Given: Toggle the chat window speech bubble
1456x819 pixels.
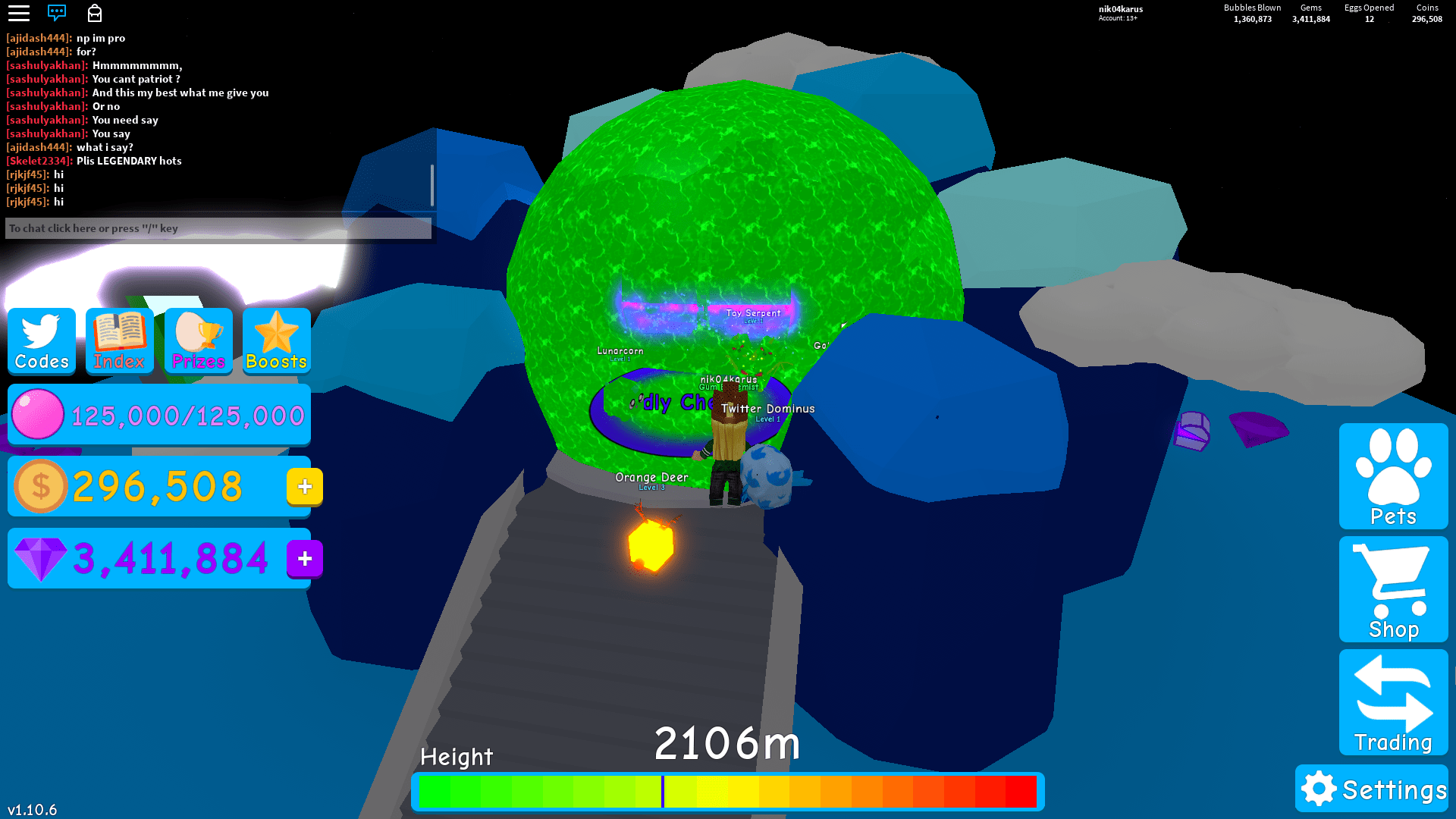Looking at the screenshot, I should point(58,13).
